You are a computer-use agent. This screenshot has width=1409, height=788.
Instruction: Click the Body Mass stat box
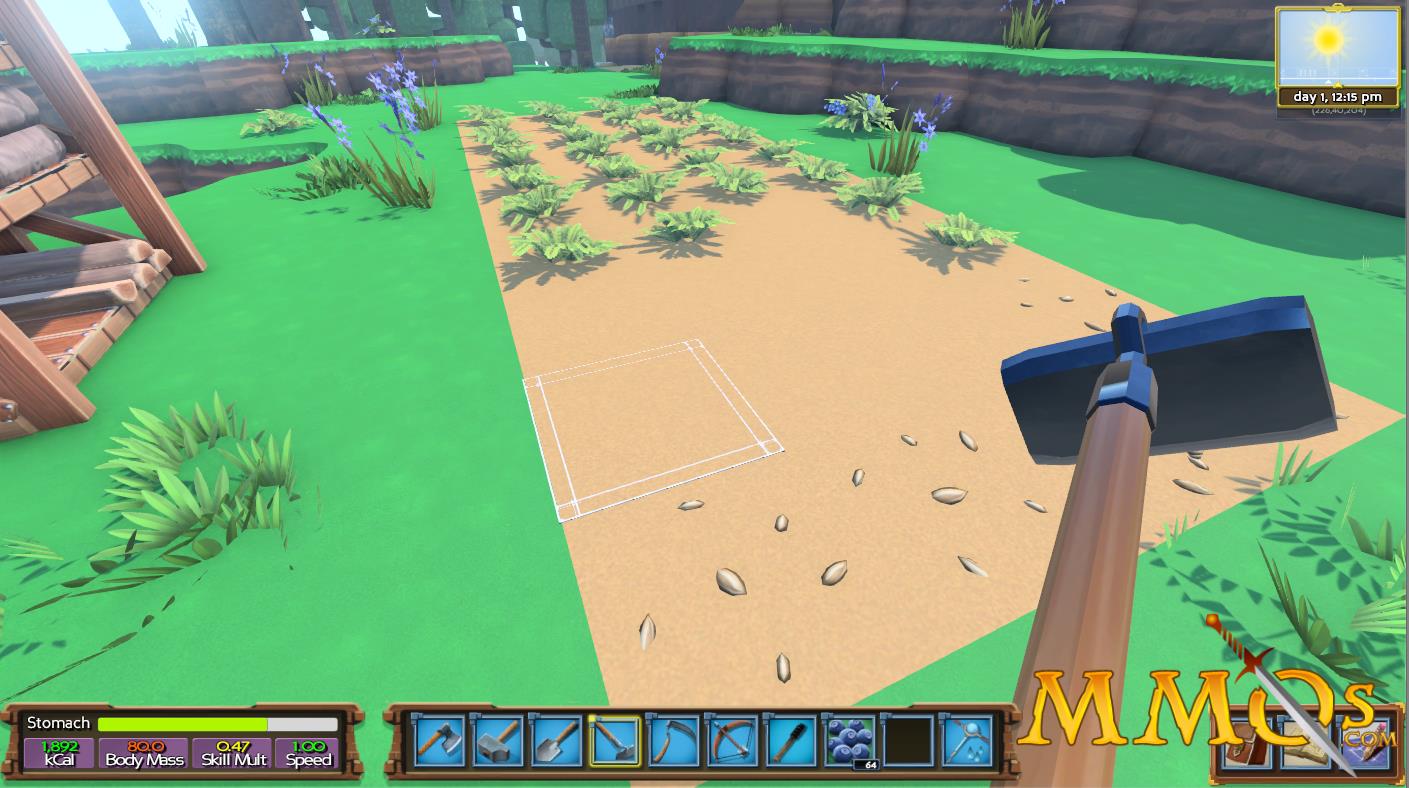[144, 753]
